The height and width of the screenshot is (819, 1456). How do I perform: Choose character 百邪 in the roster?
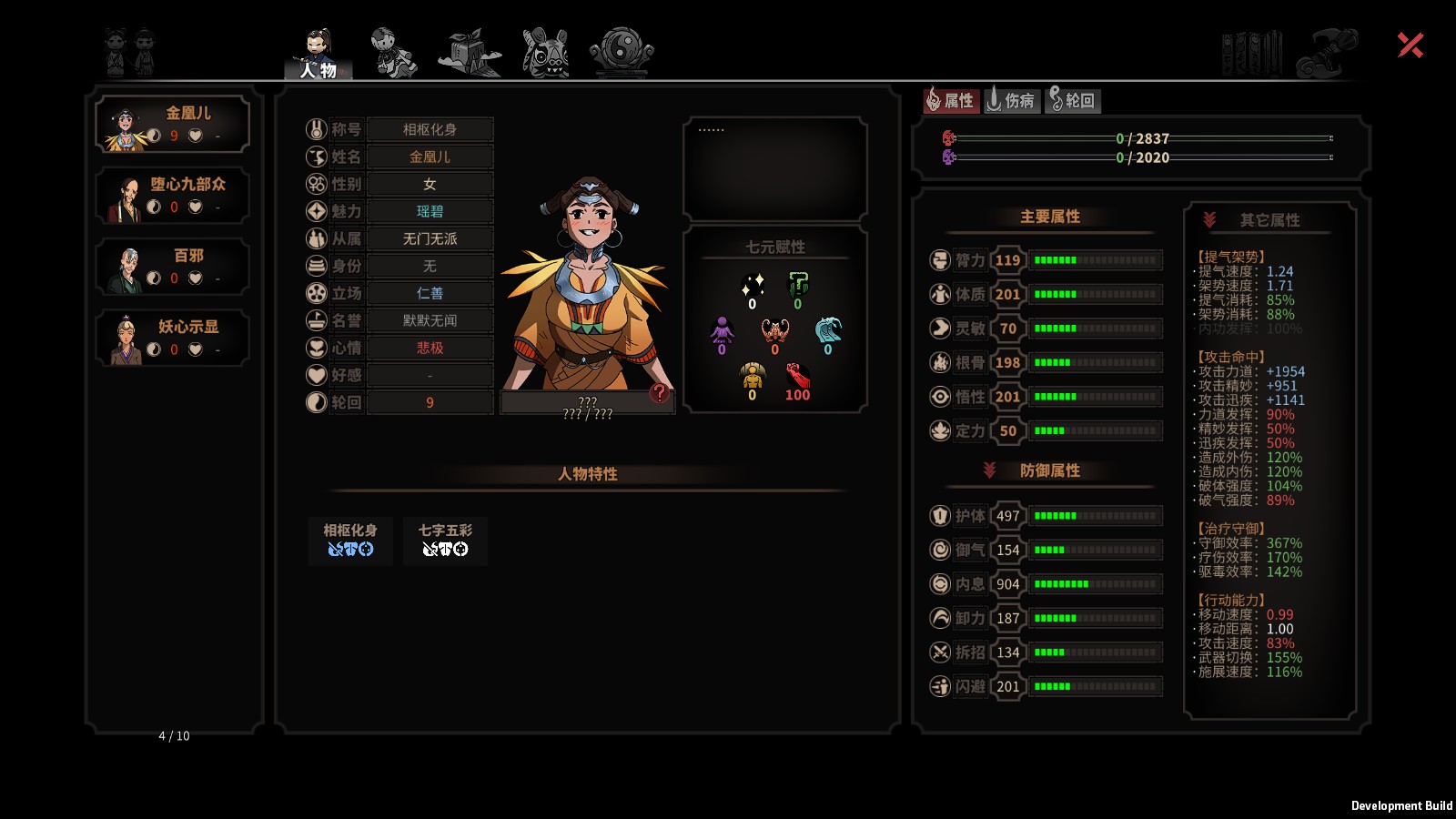click(173, 267)
